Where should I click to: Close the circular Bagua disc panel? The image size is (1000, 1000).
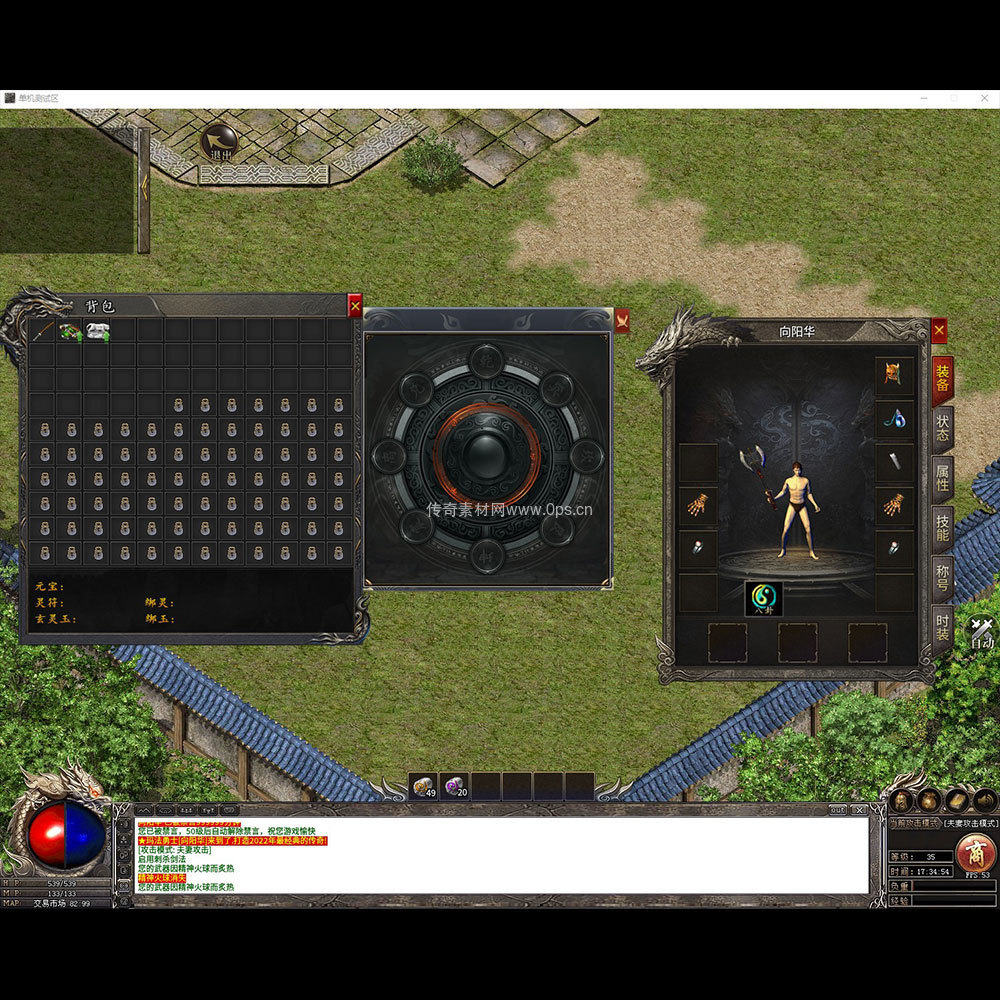622,320
